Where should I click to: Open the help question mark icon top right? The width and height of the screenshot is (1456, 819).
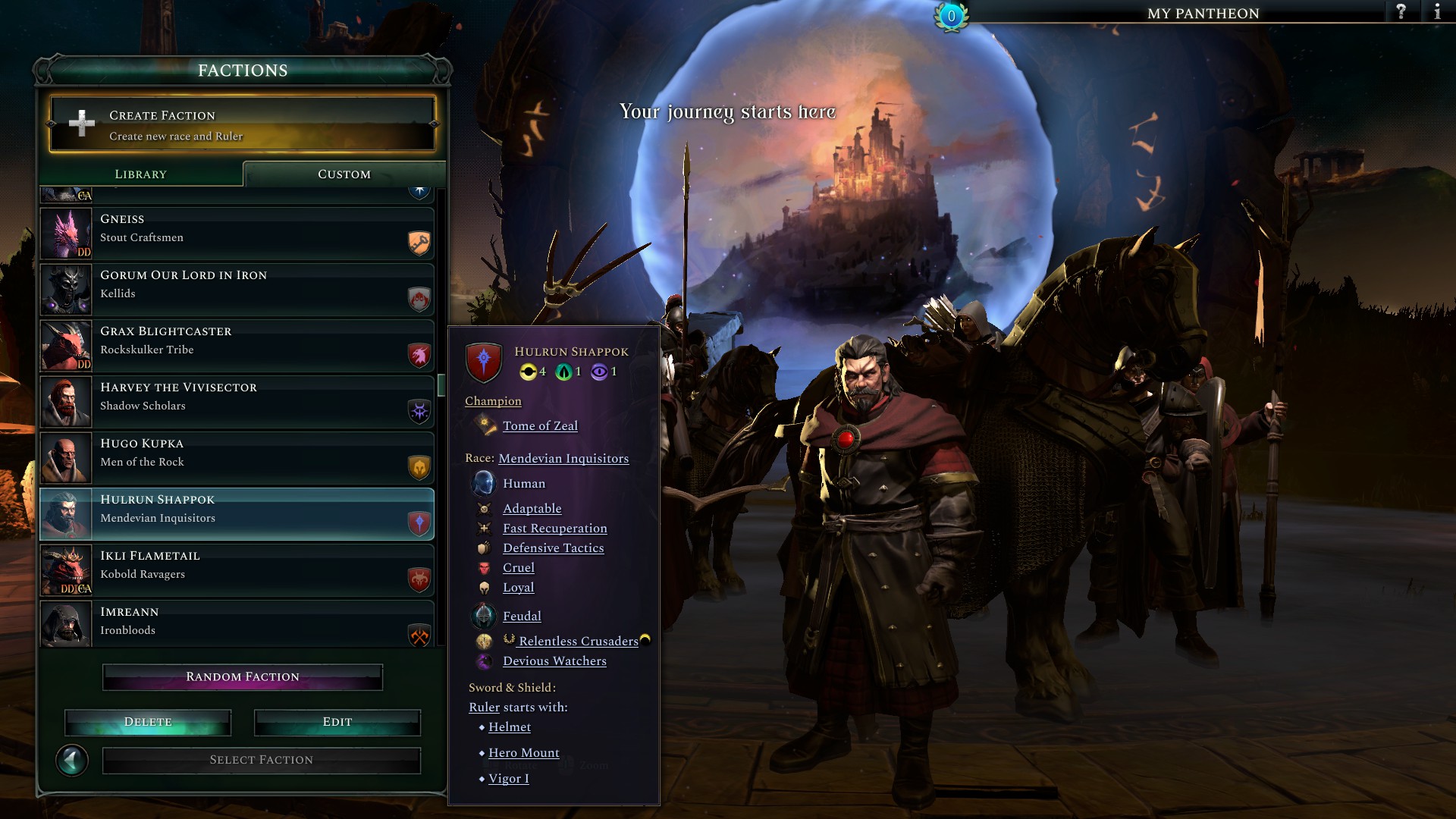(1402, 12)
